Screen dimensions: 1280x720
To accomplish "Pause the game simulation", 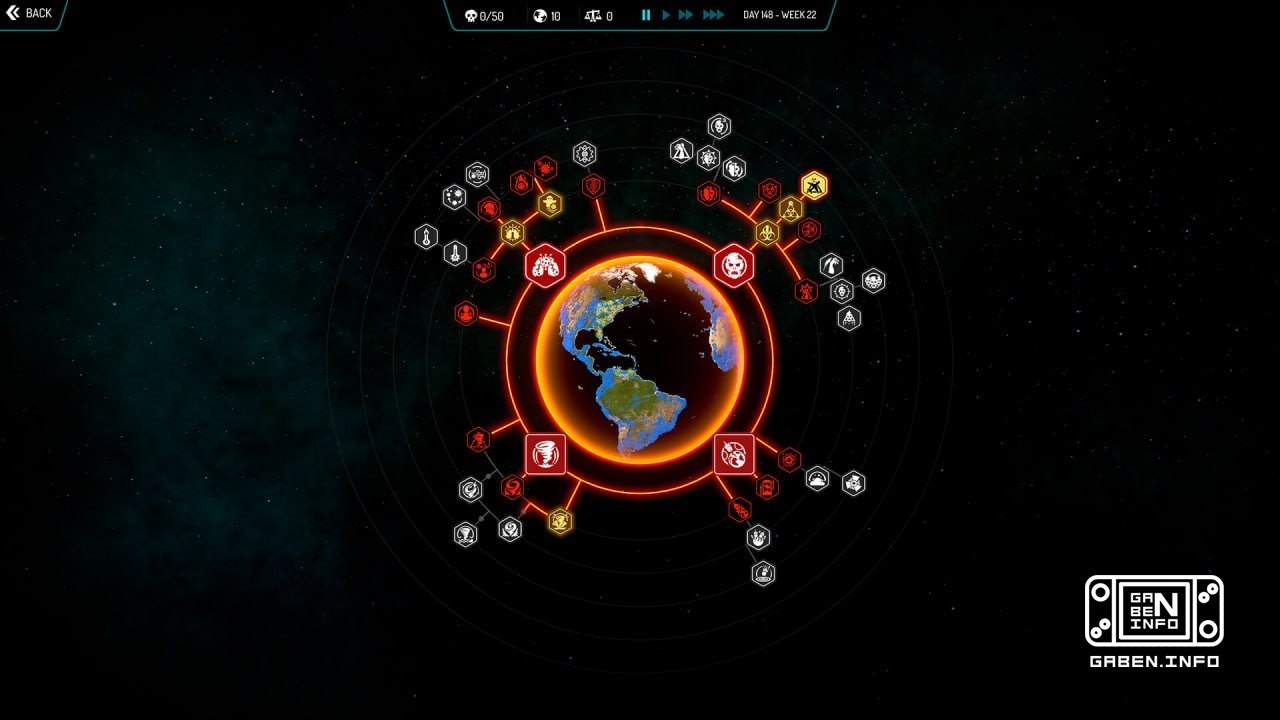I will [x=645, y=15].
